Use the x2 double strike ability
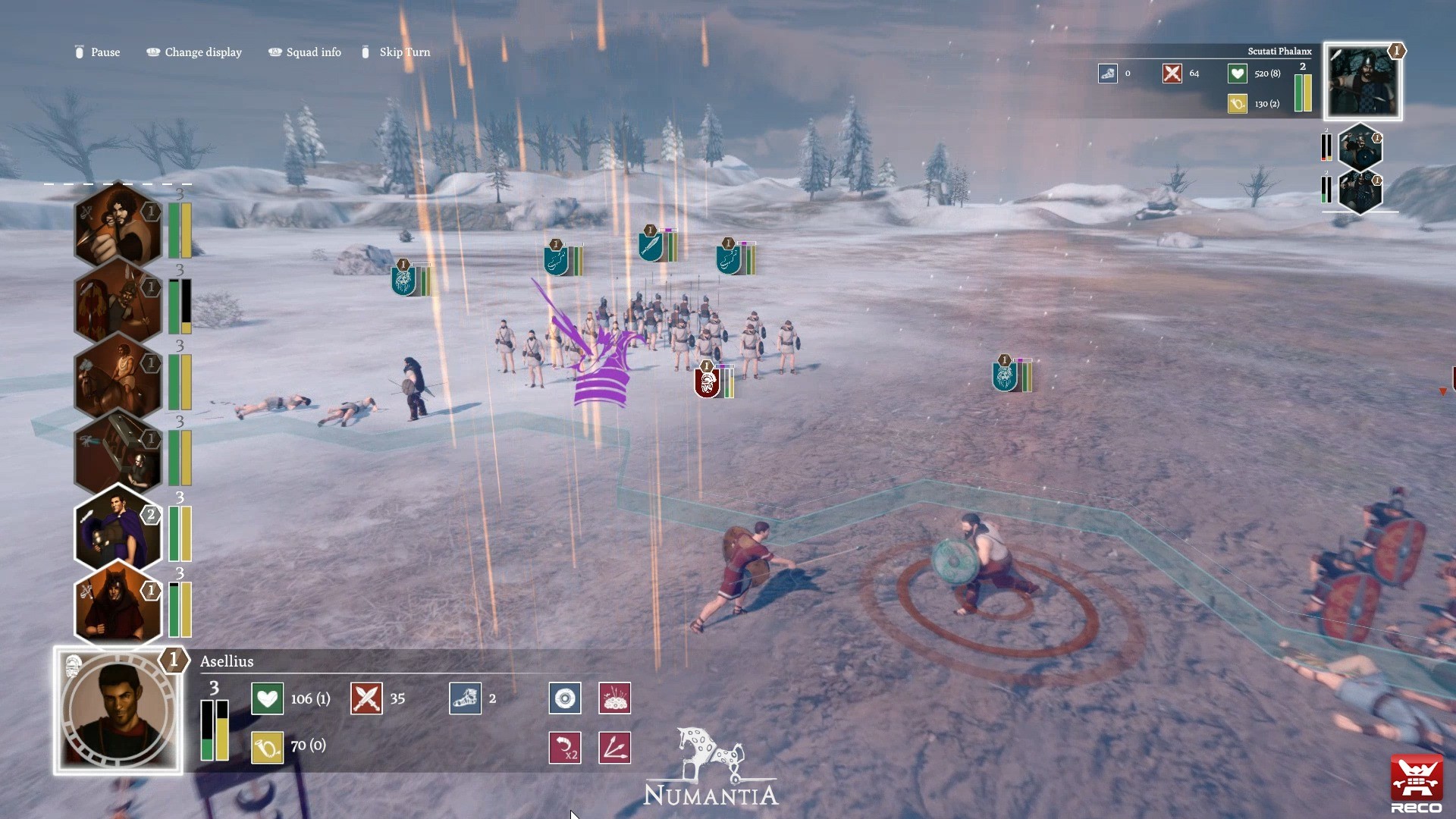 point(565,747)
